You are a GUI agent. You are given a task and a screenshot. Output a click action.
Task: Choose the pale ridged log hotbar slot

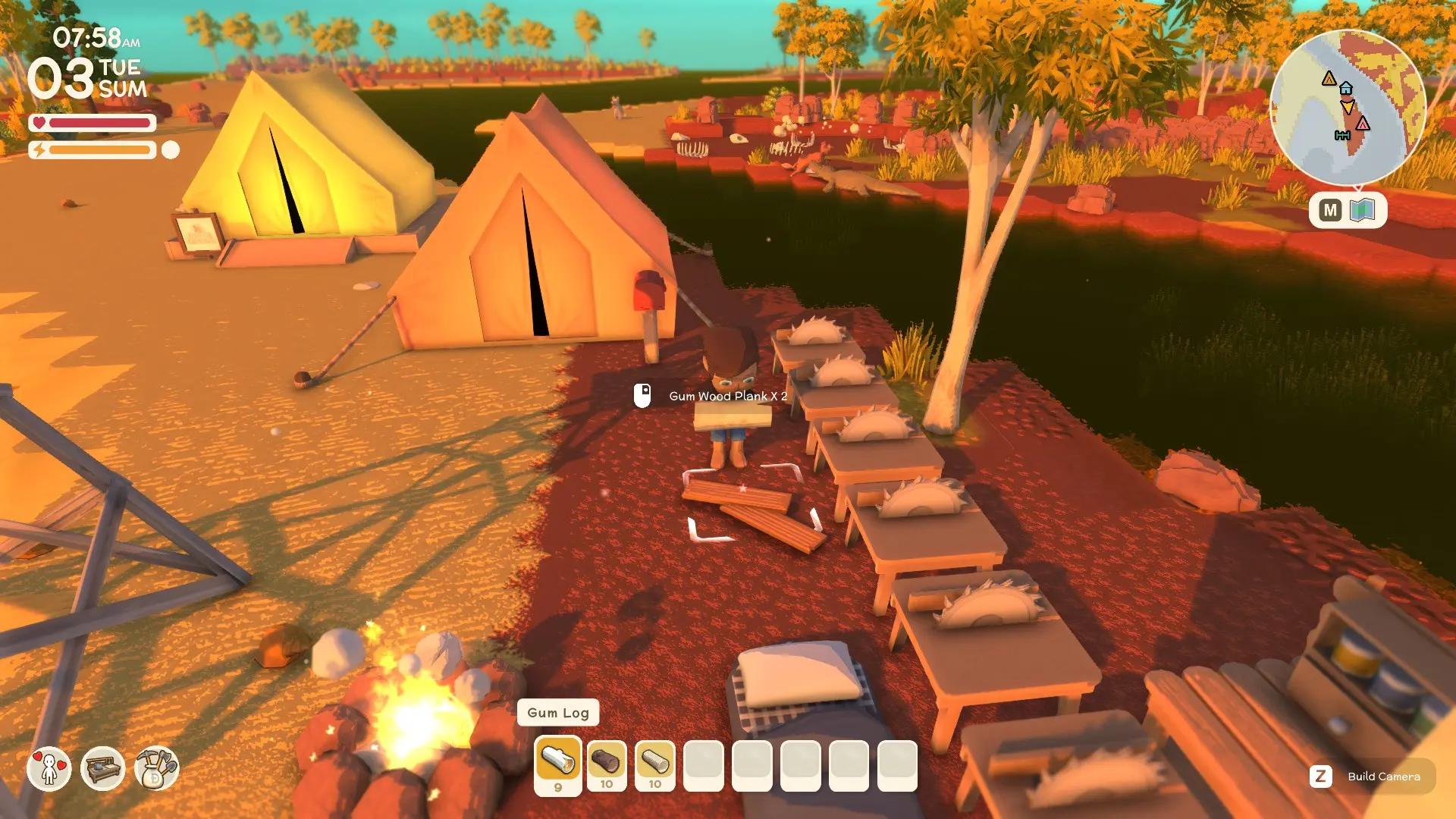654,762
